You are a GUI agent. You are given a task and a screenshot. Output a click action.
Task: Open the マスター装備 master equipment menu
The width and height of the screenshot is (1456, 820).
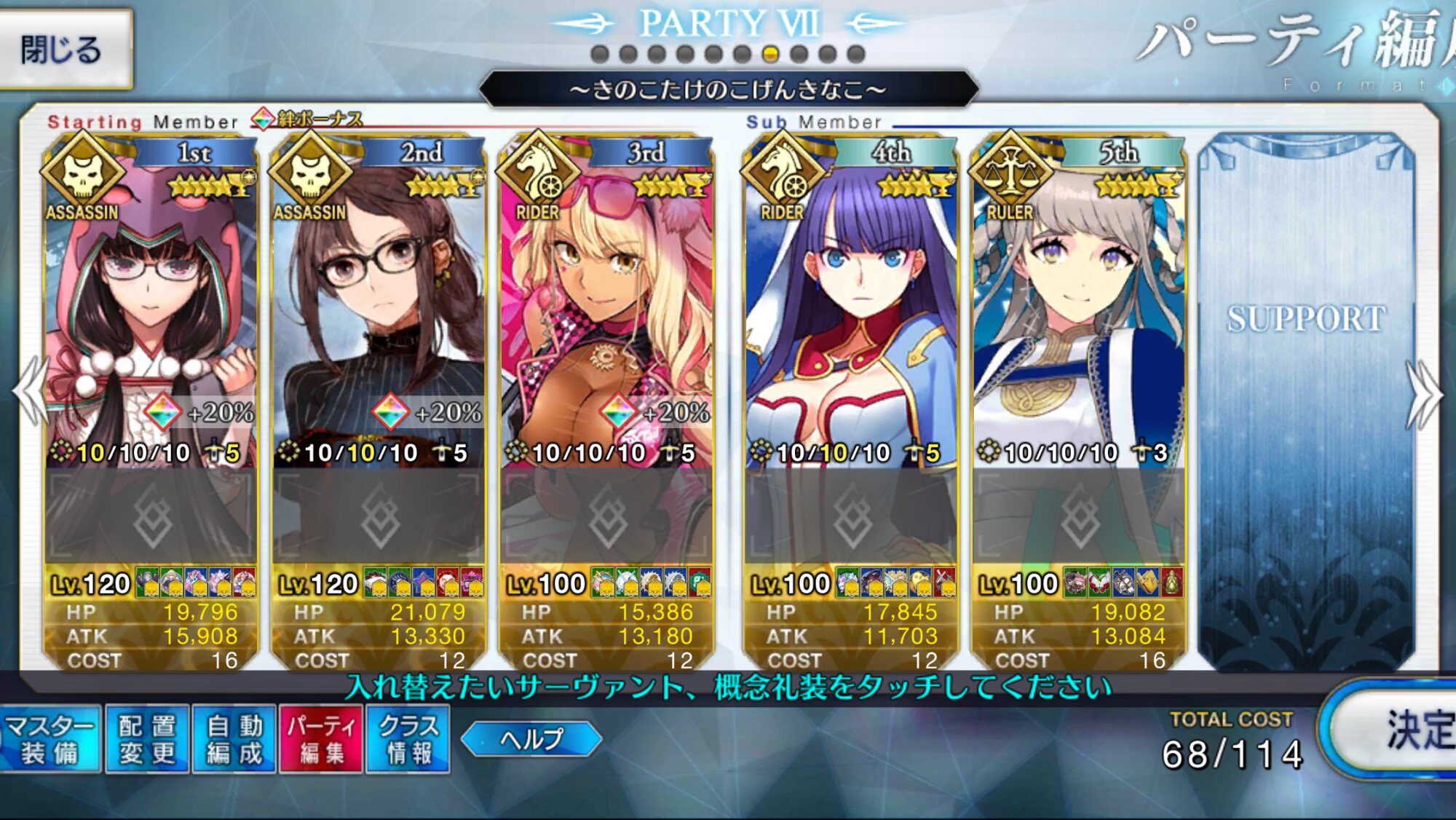click(x=50, y=738)
